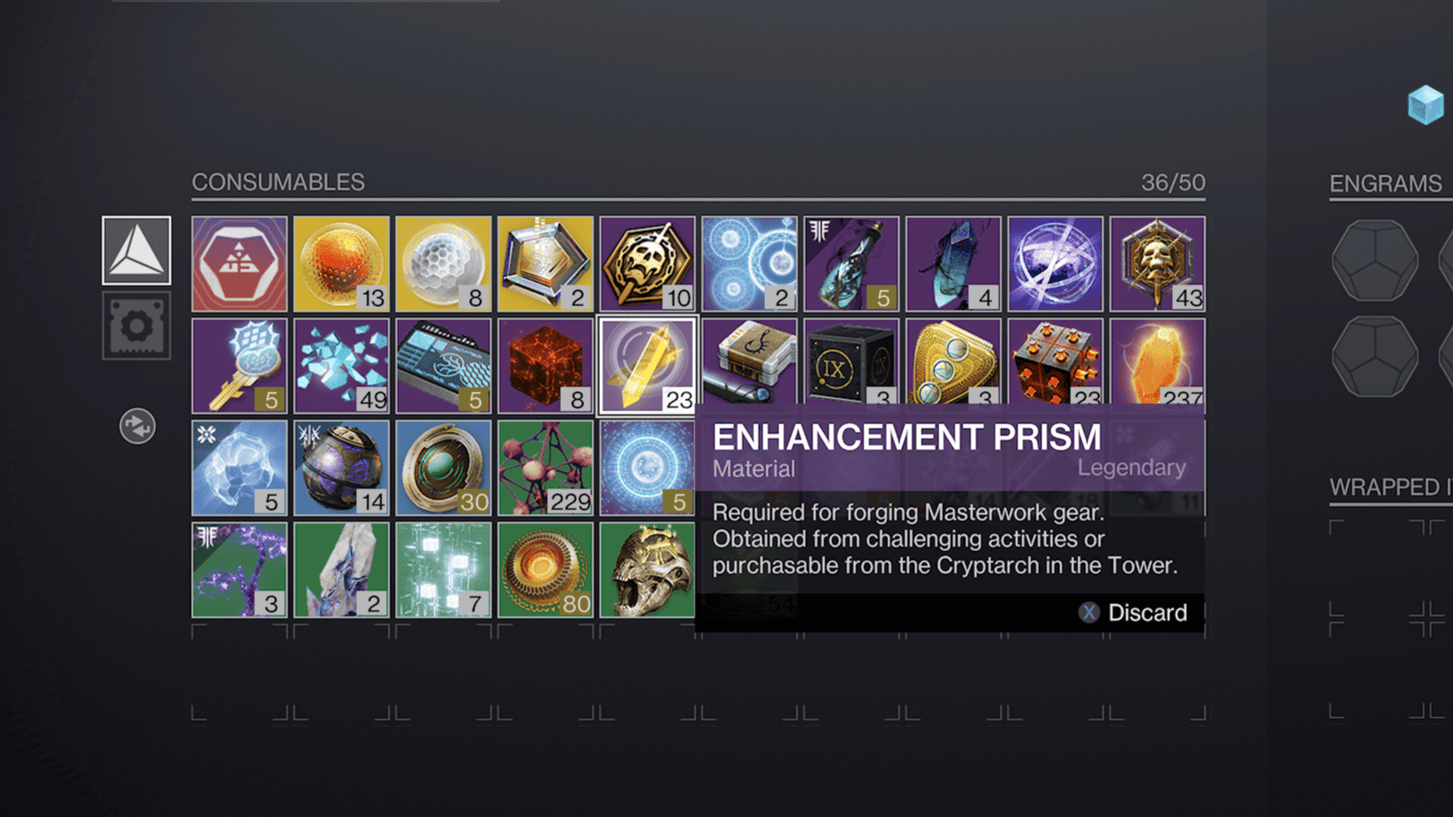
Task: Select the orange shard stack of 237
Action: click(x=1157, y=365)
